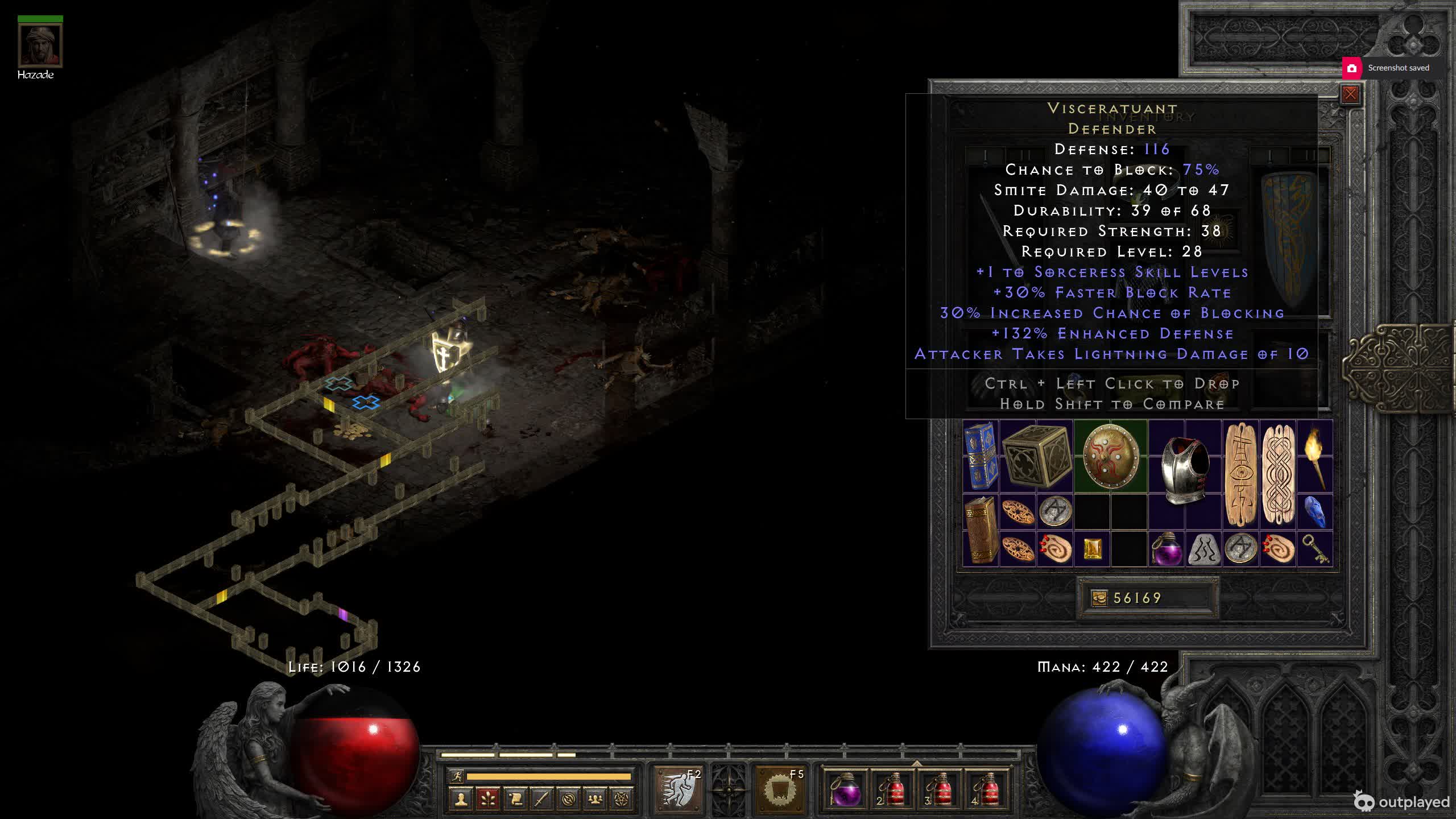Screen dimensions: 1456x819
Task: Pick up the blue crystal gem
Action: point(1315,512)
